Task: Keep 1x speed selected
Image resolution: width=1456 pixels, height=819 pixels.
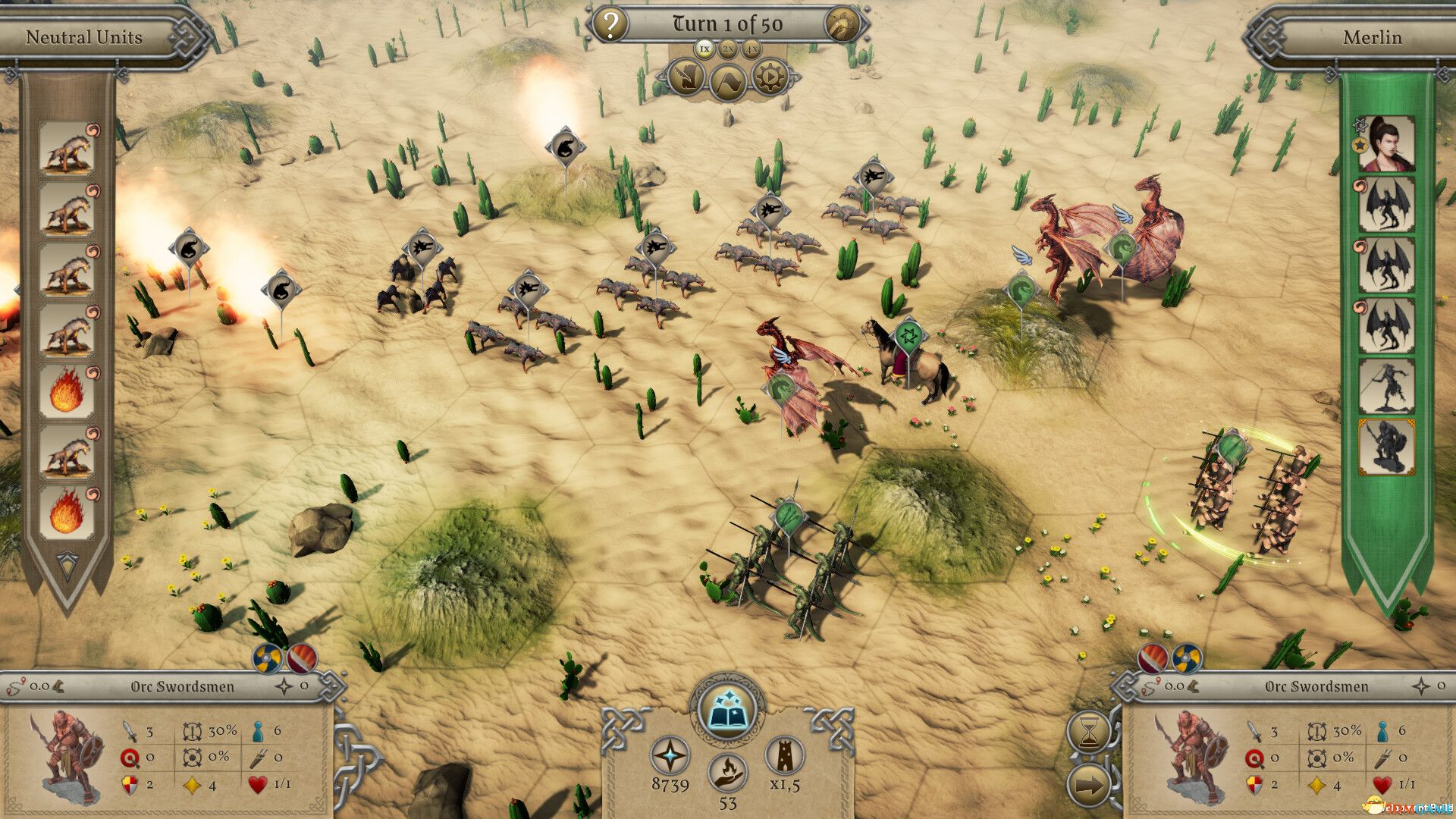Action: [x=704, y=48]
